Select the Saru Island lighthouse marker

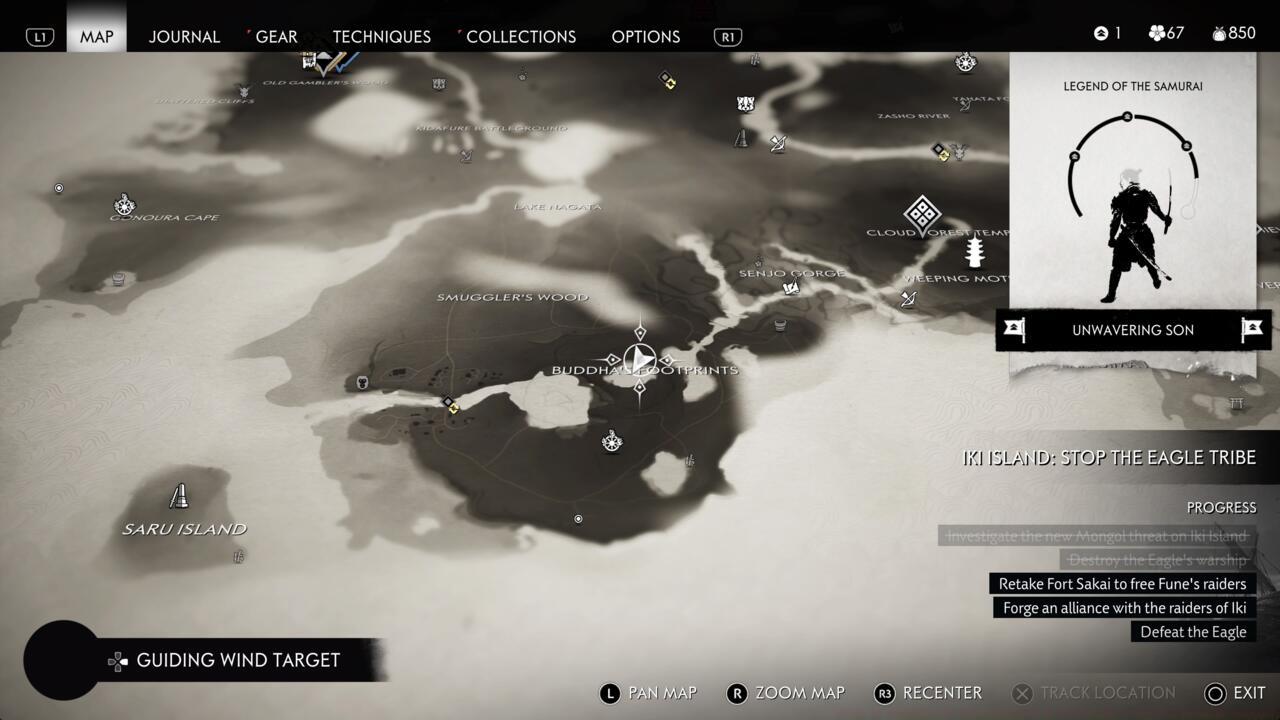(x=179, y=496)
